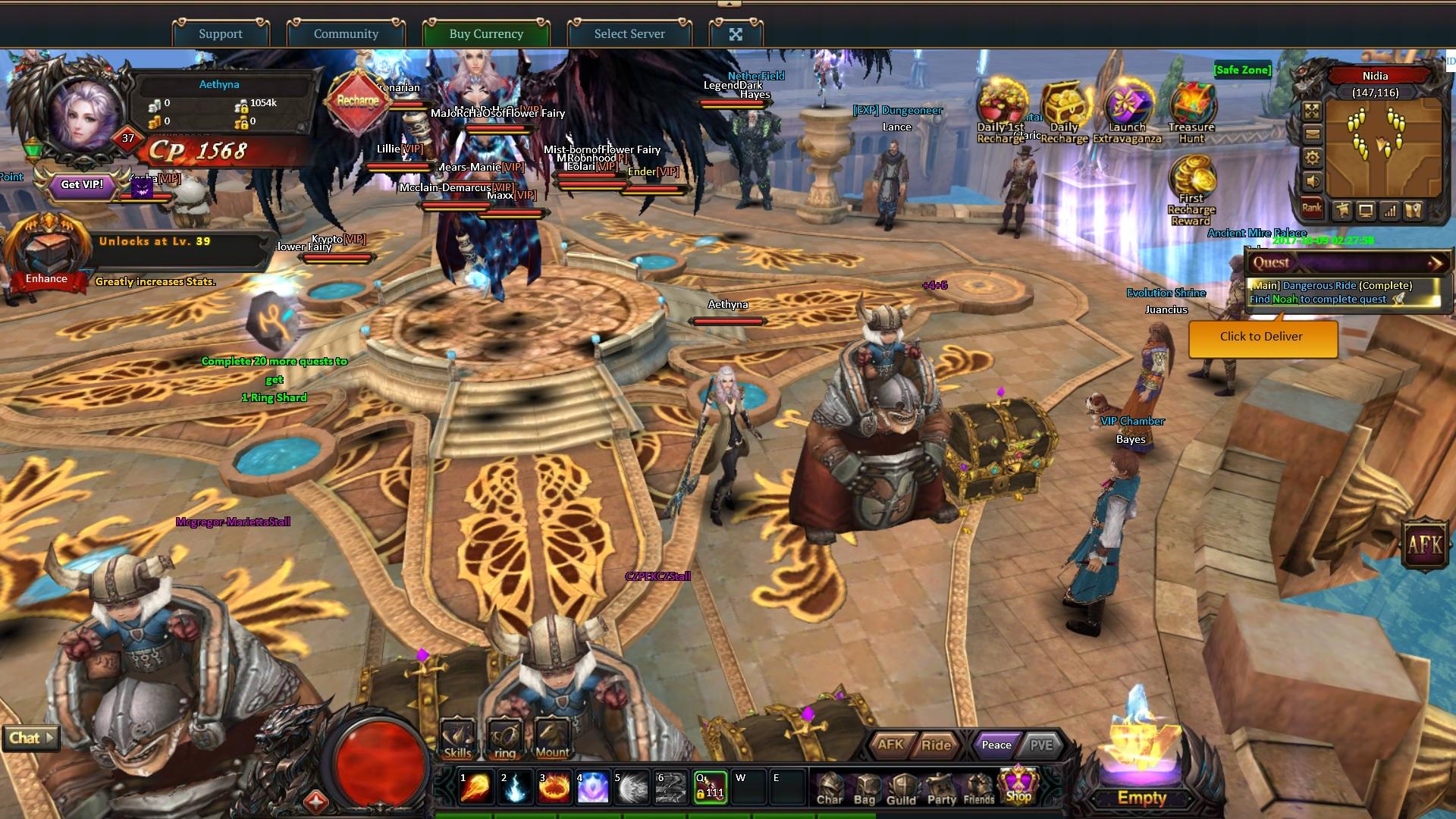This screenshot has width=1456, height=819.
Task: Click the Ride button
Action: (936, 745)
